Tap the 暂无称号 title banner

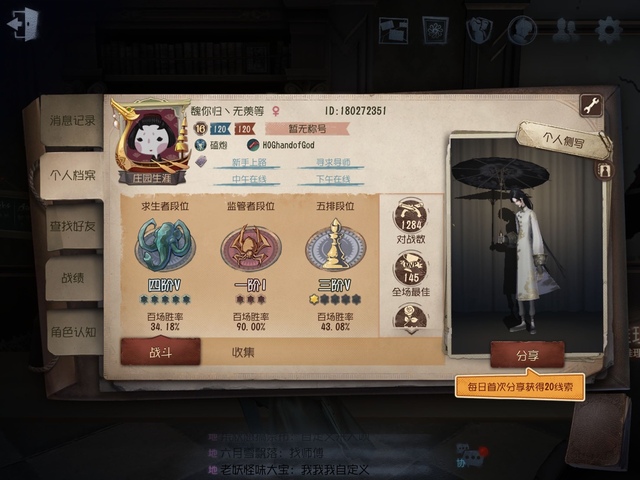click(306, 128)
